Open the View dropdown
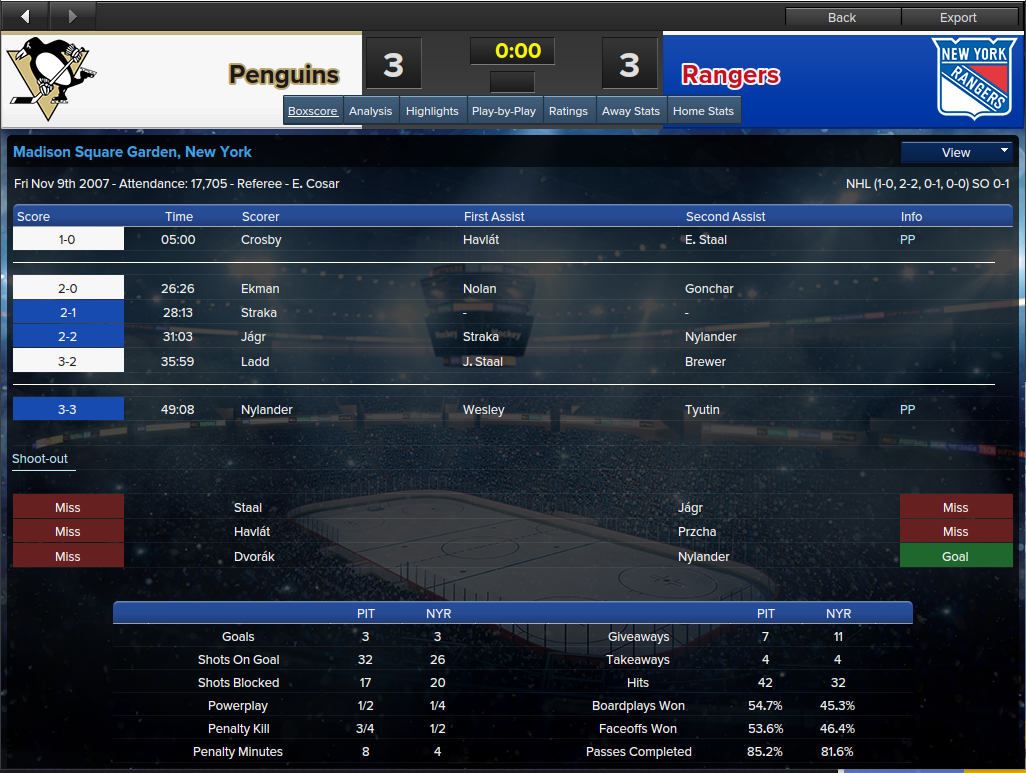The image size is (1026, 773). click(x=957, y=152)
